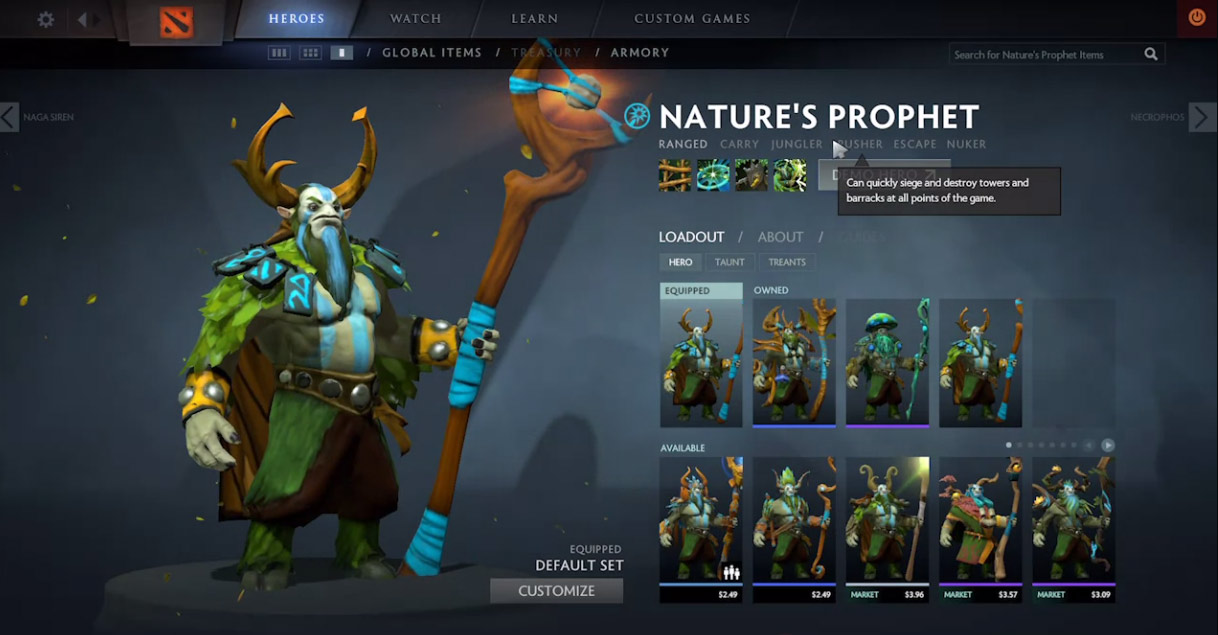Open the settings gear icon
The image size is (1218, 635).
(46, 19)
